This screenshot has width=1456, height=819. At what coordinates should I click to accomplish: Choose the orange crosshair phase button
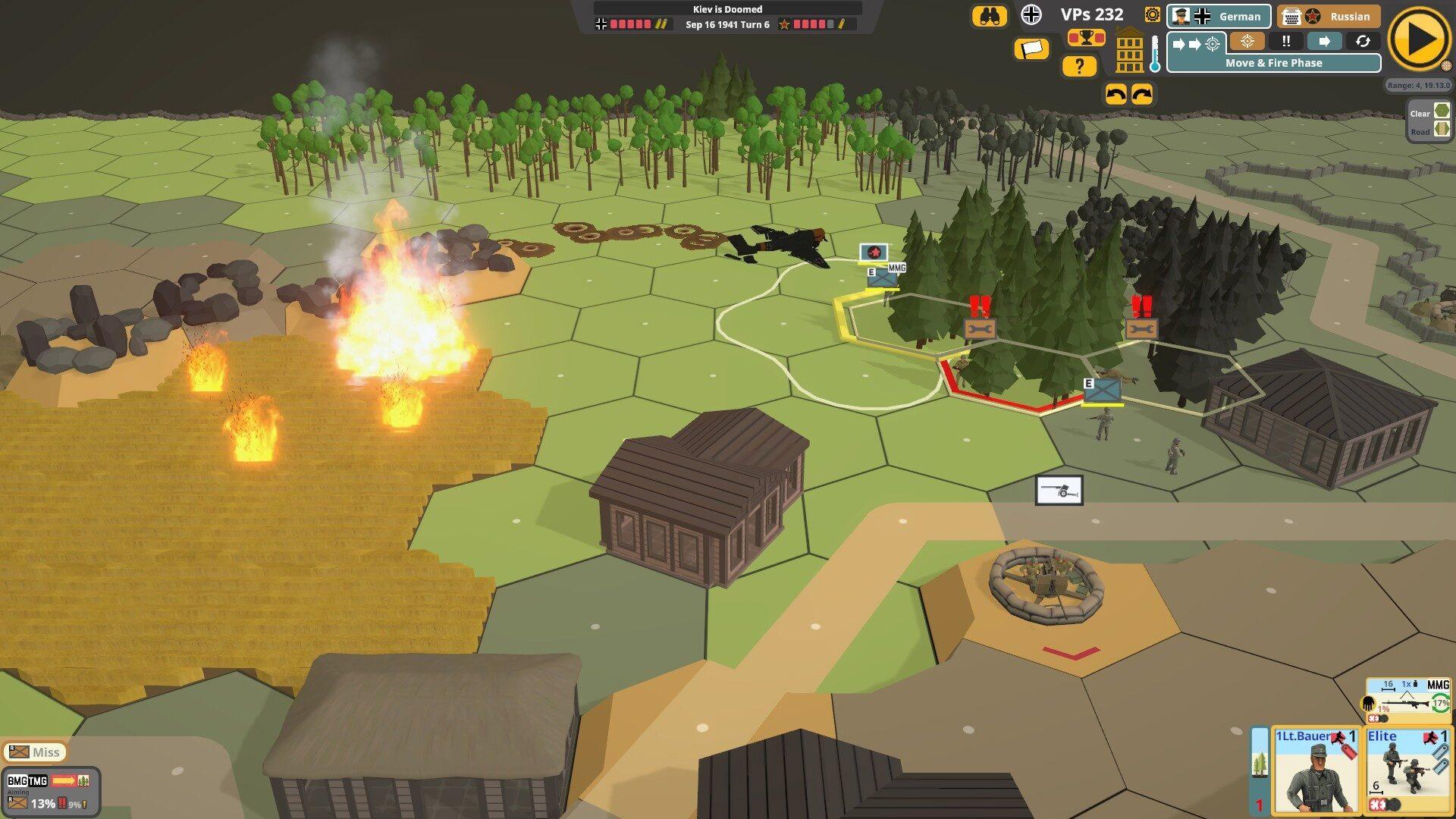(1247, 42)
